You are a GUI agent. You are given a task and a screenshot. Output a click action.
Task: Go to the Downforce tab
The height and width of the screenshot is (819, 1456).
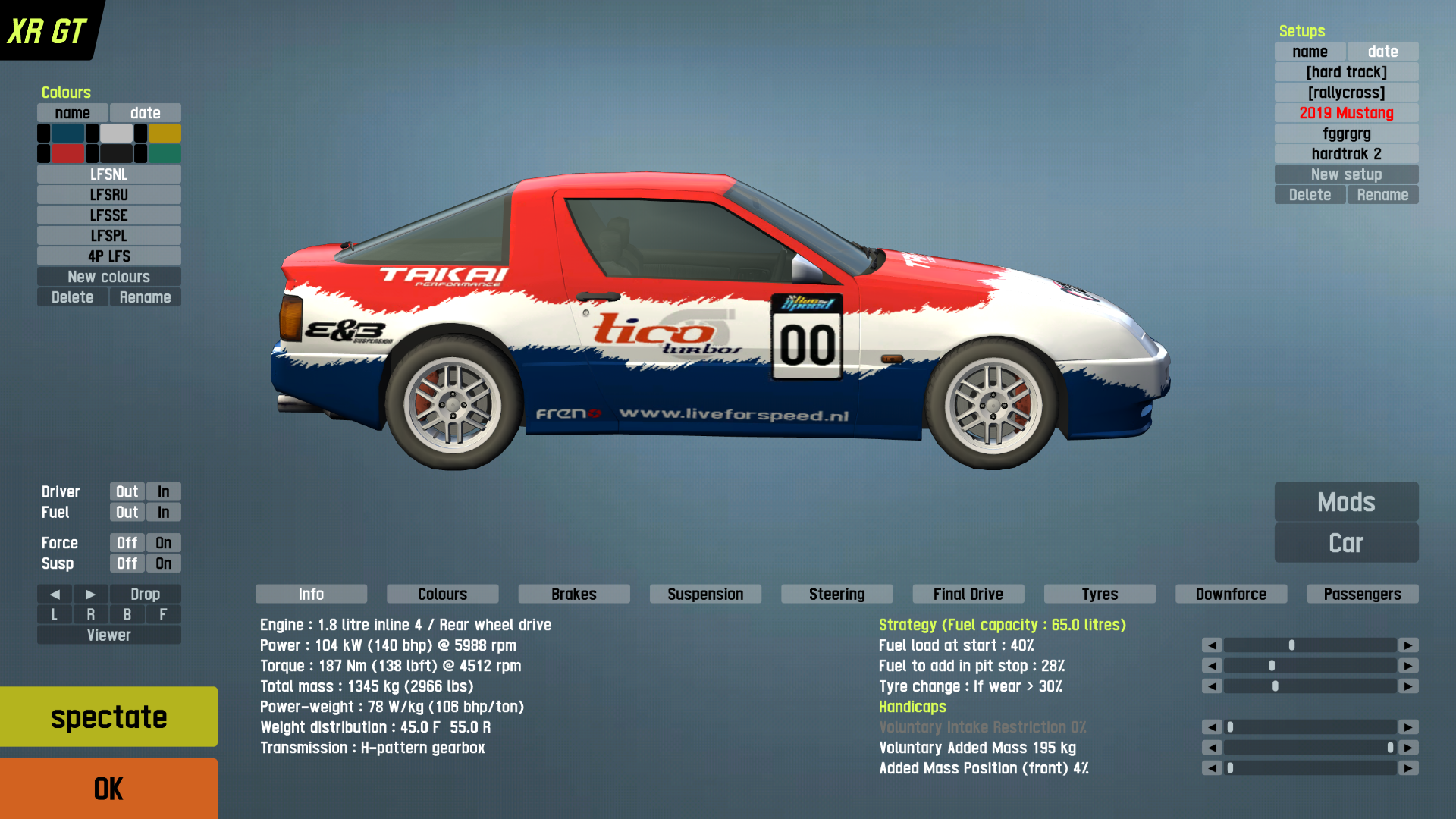coord(1231,594)
